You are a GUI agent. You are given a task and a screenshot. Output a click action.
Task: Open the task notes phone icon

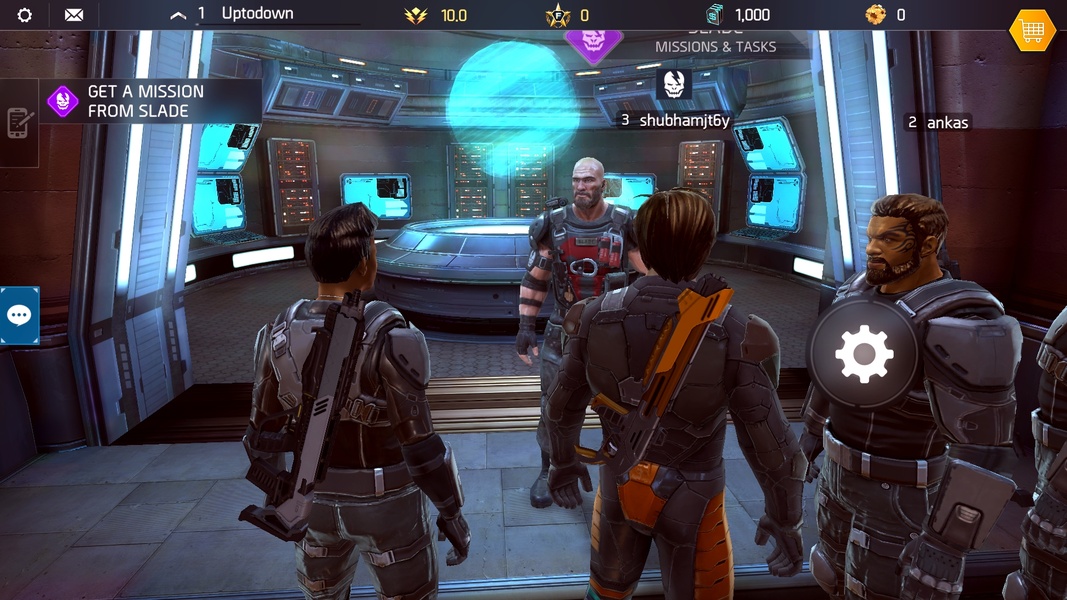pos(19,123)
